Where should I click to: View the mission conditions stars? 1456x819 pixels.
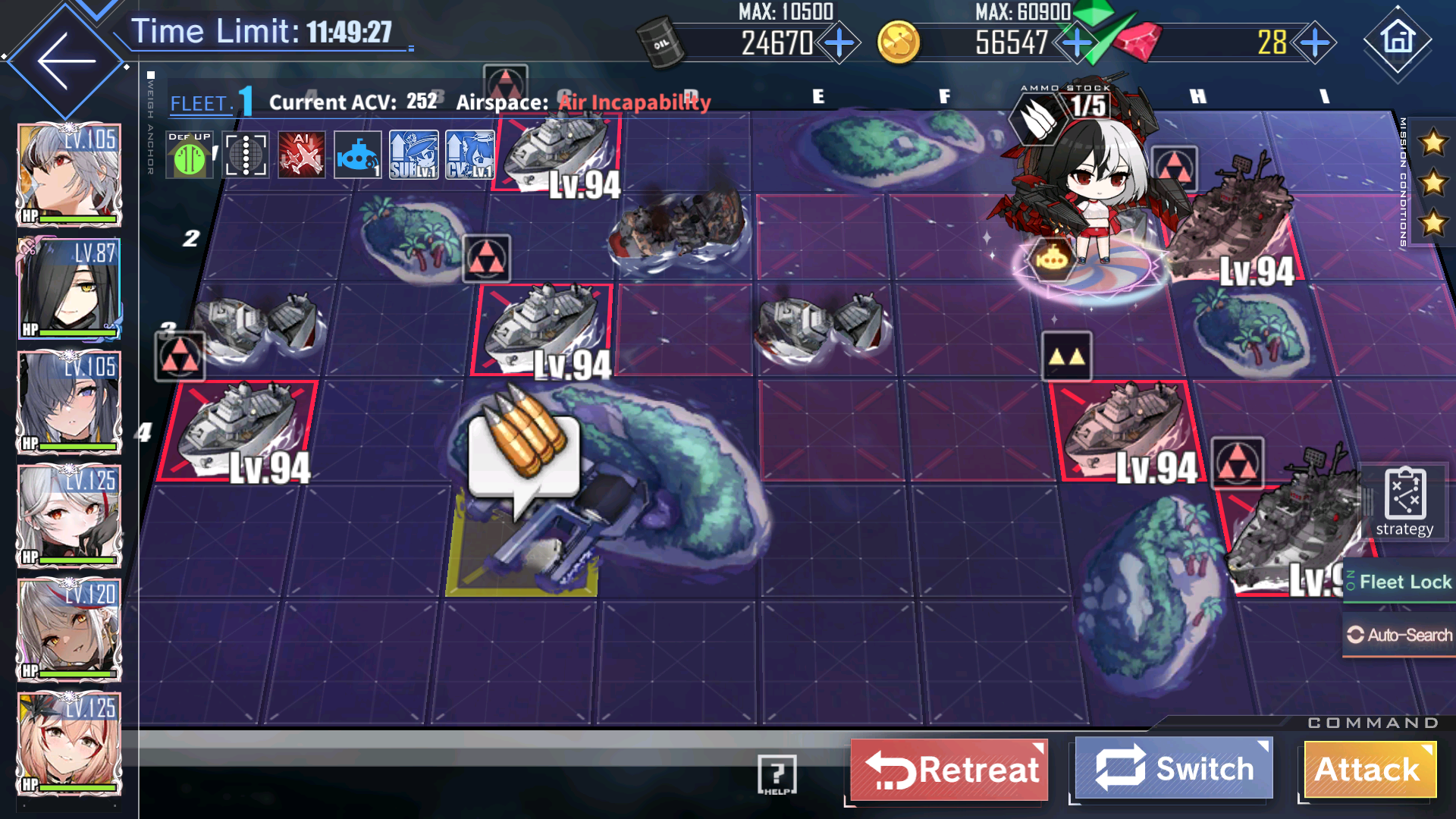pos(1432,183)
